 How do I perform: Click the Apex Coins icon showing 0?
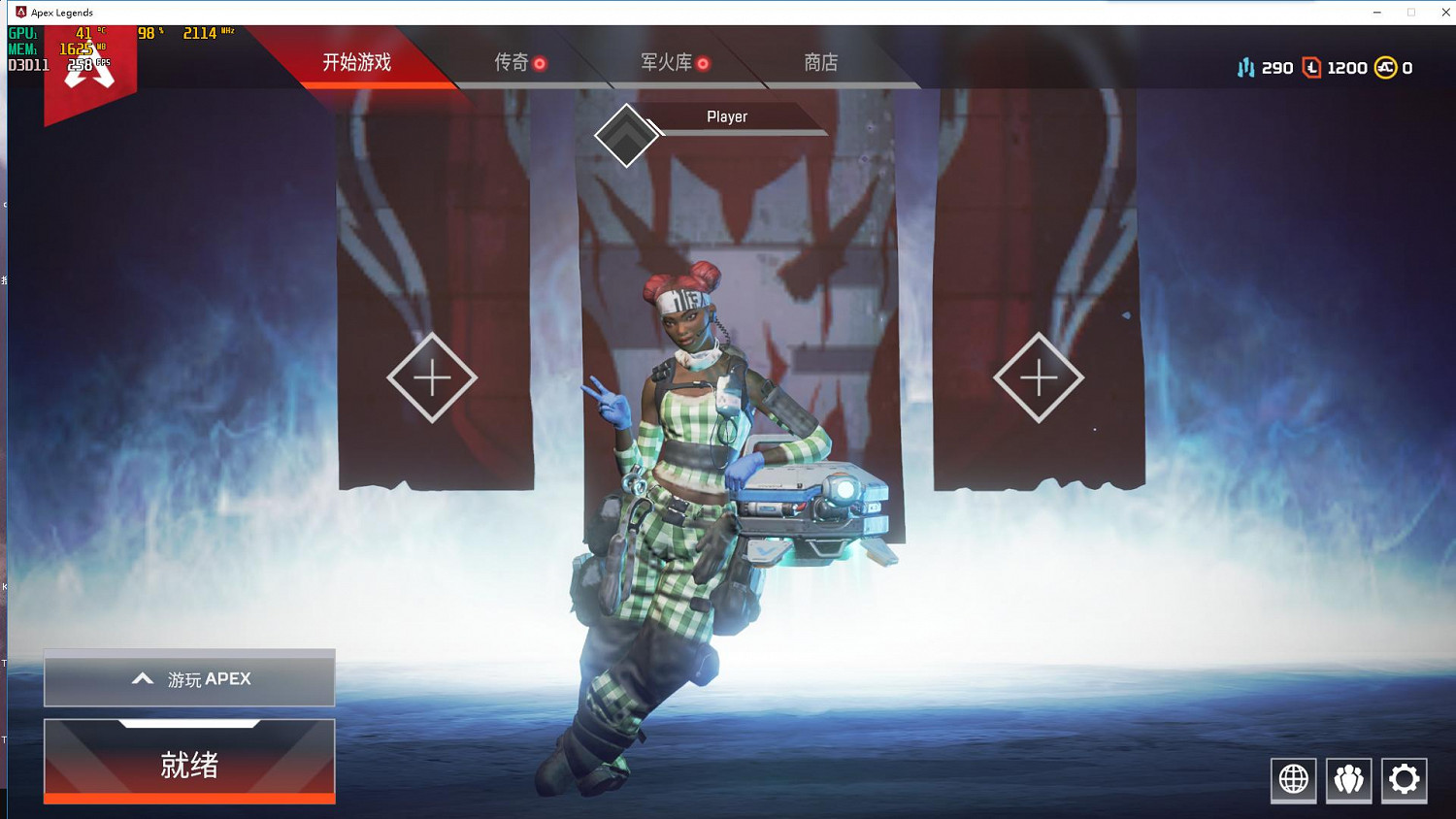point(1385,67)
